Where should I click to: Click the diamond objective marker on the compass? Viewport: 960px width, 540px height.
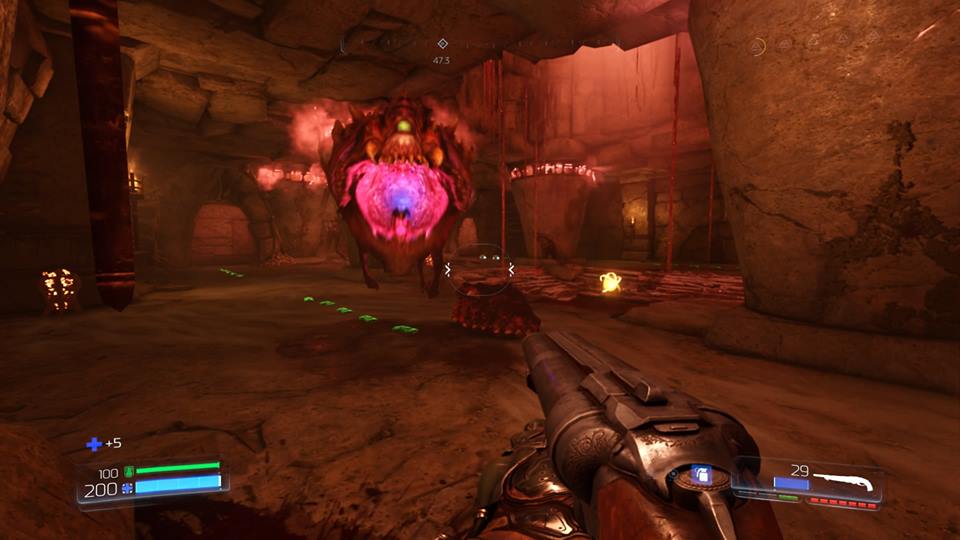(x=442, y=43)
